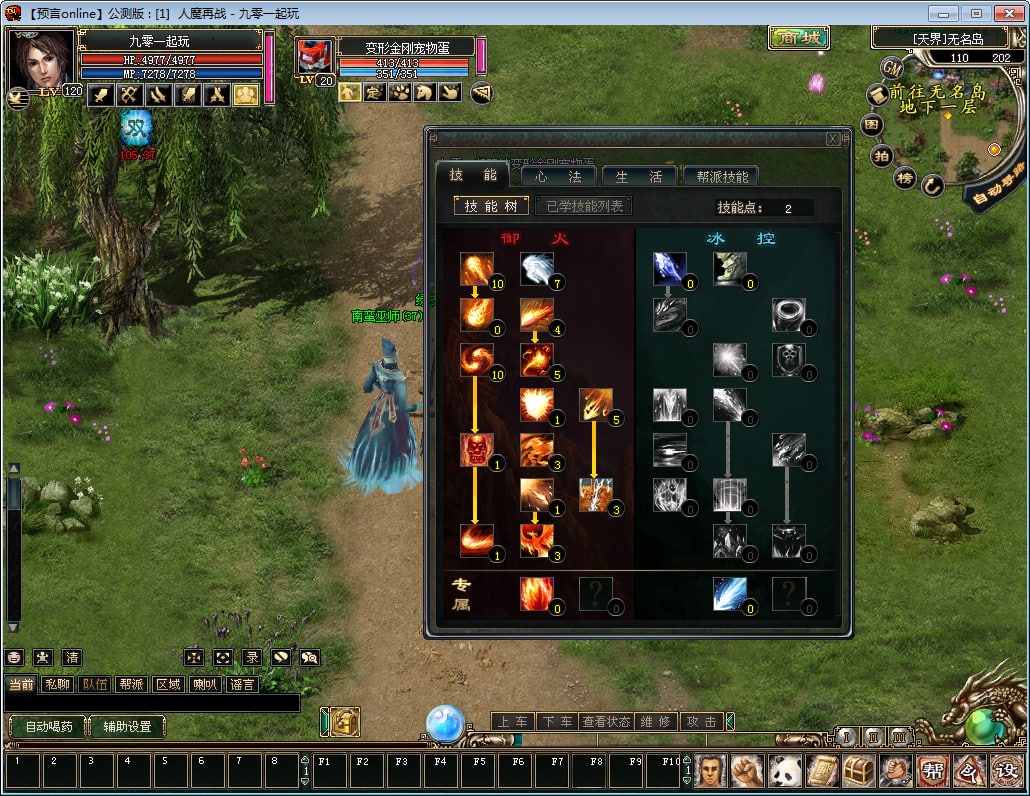Viewport: 1030px width, 796px height.
Task: Pick the exclusive ice shard skill
Action: [729, 594]
